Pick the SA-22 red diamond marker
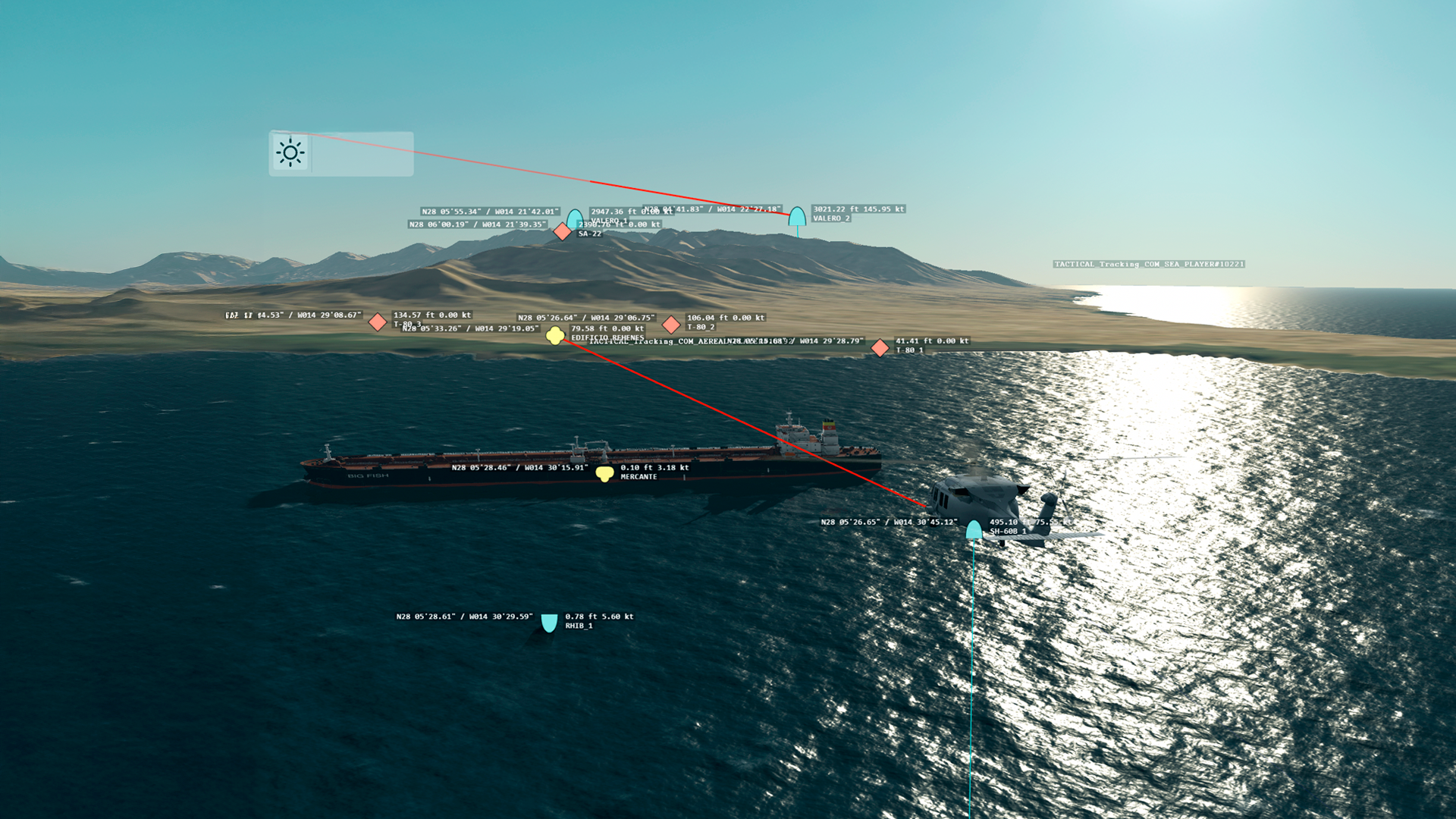This screenshot has width=1456, height=819. (562, 231)
